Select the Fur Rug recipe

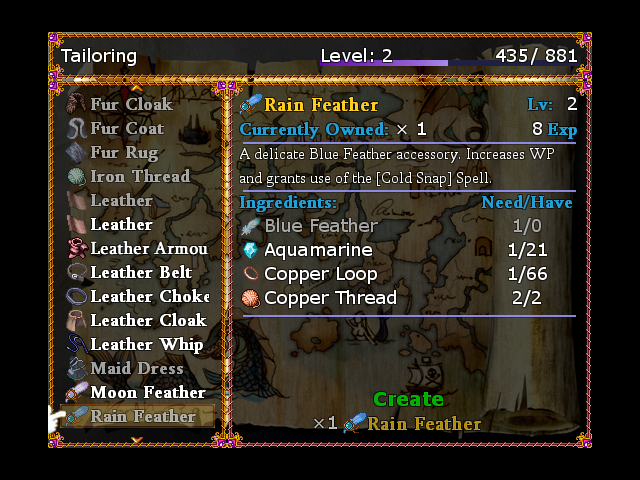[124, 152]
